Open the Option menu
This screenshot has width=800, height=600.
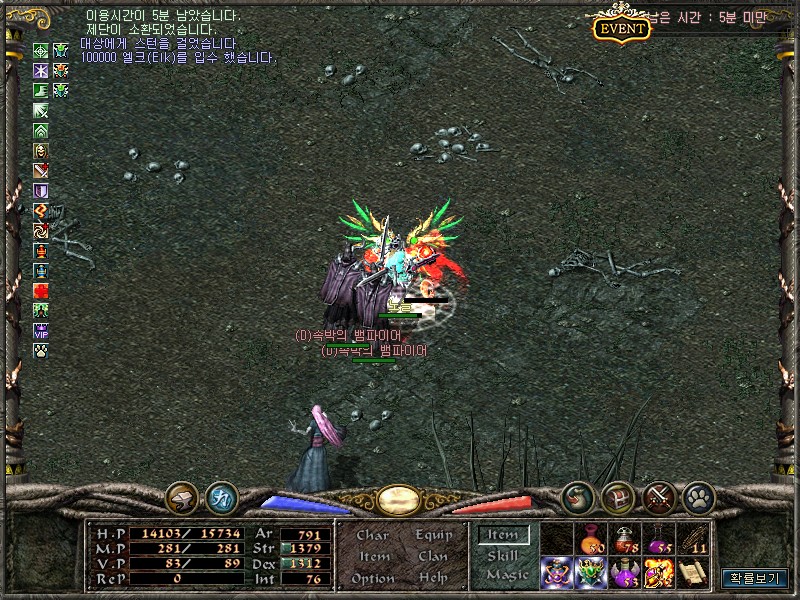[372, 578]
